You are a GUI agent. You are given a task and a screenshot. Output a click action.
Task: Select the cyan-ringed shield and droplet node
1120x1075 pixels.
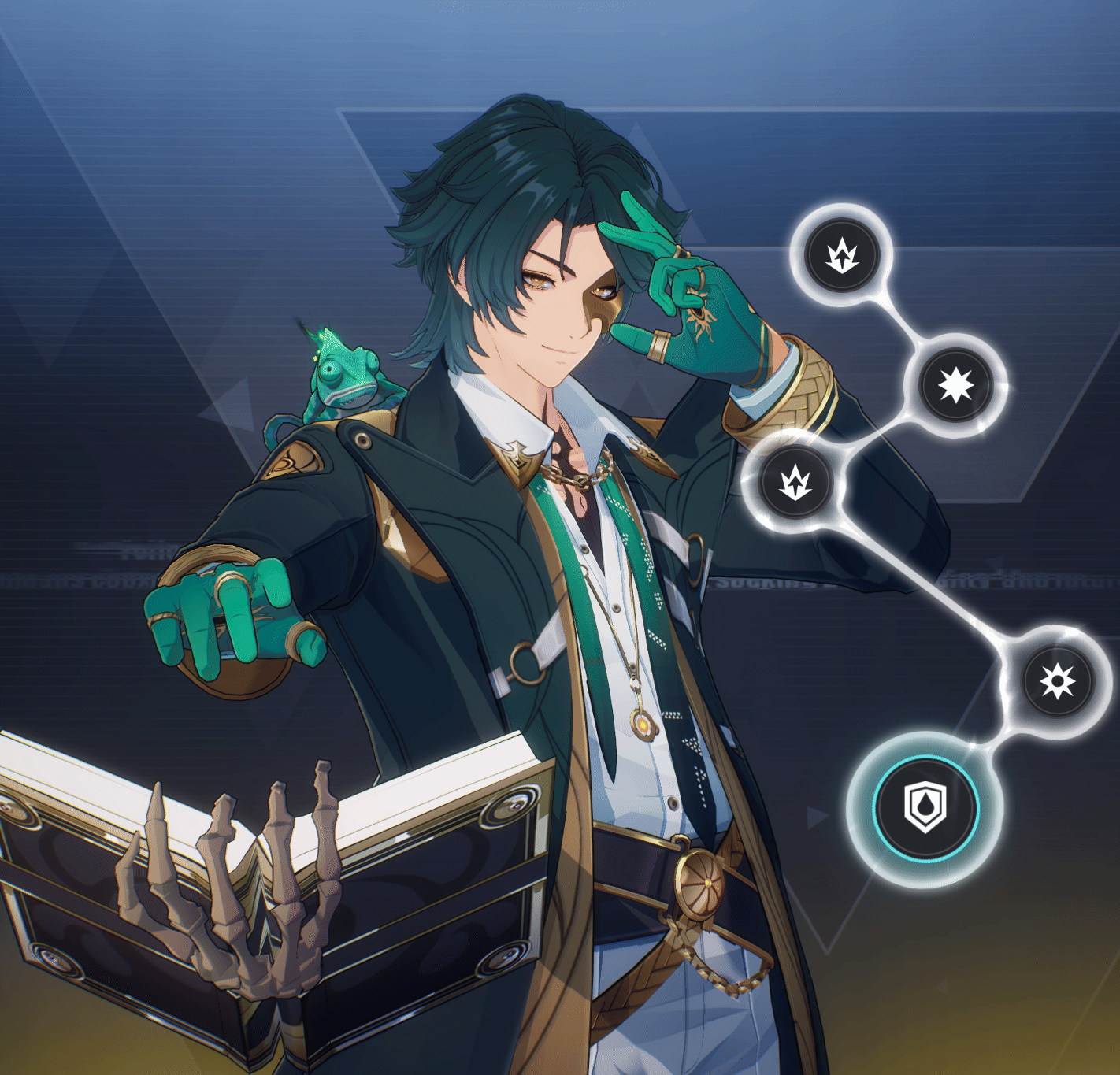point(925,808)
